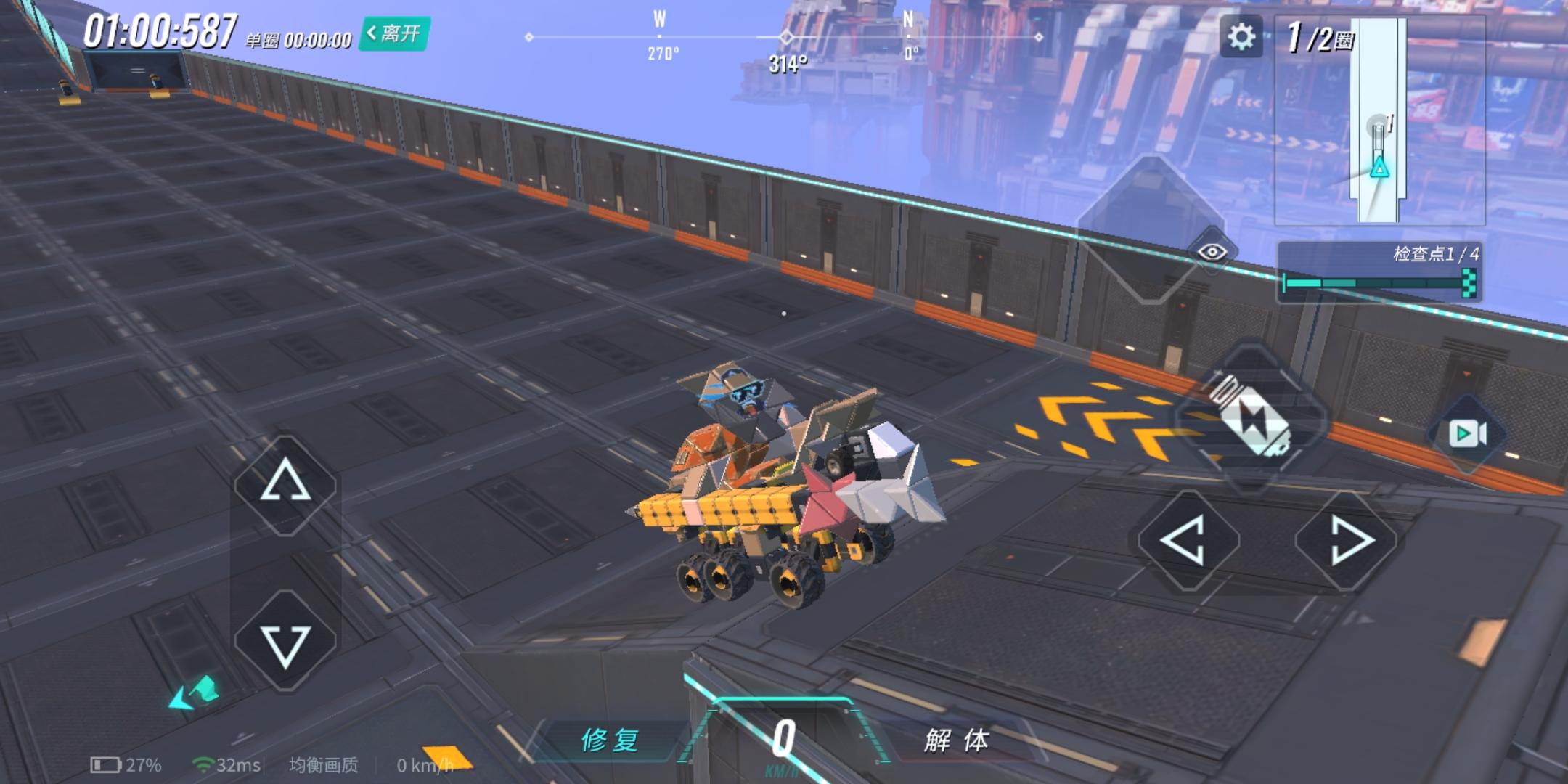1568x784 pixels.
Task: Click the speedometer showing 0 KM/H
Action: [785, 740]
